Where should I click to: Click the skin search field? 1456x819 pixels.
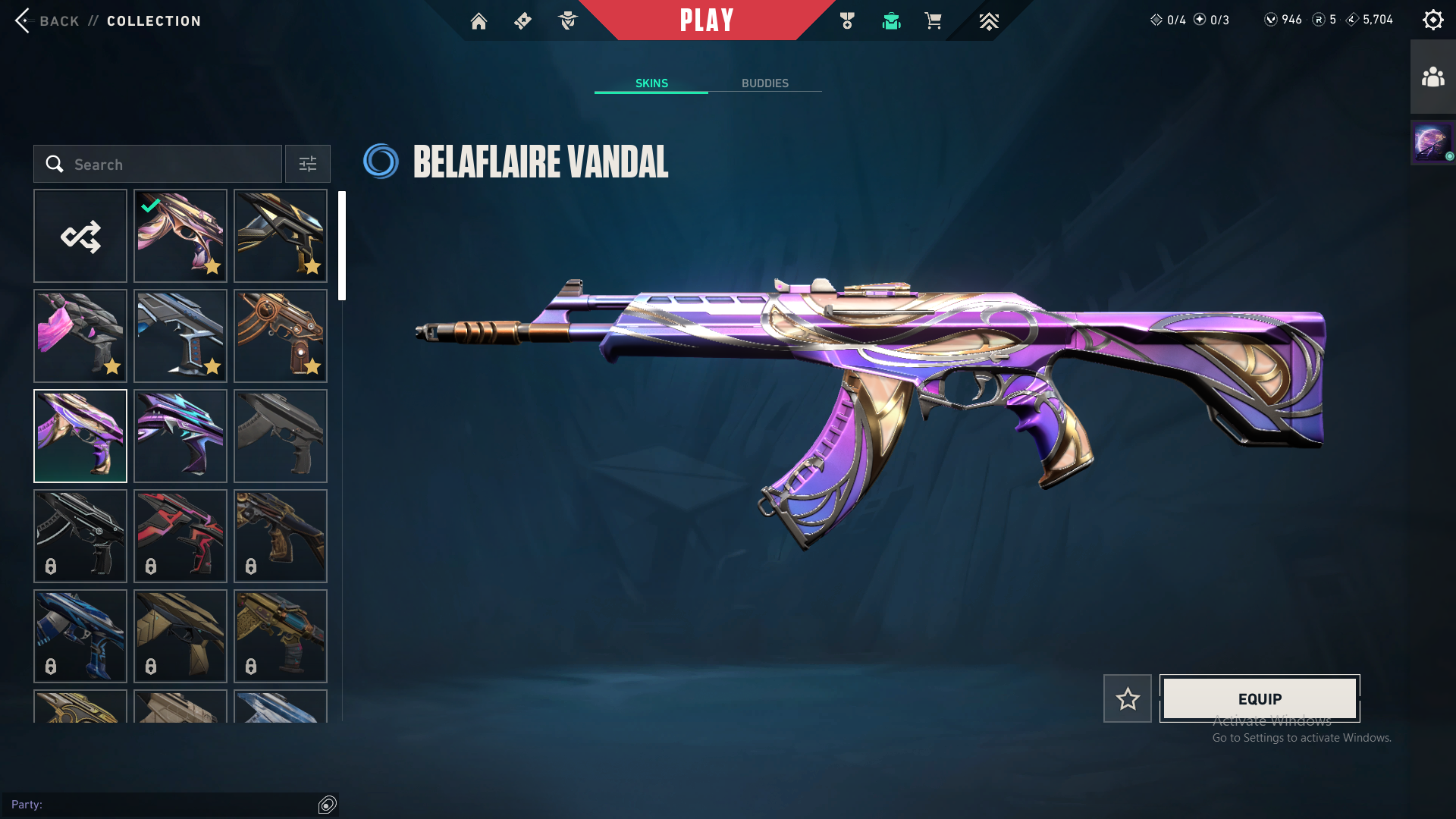point(158,164)
